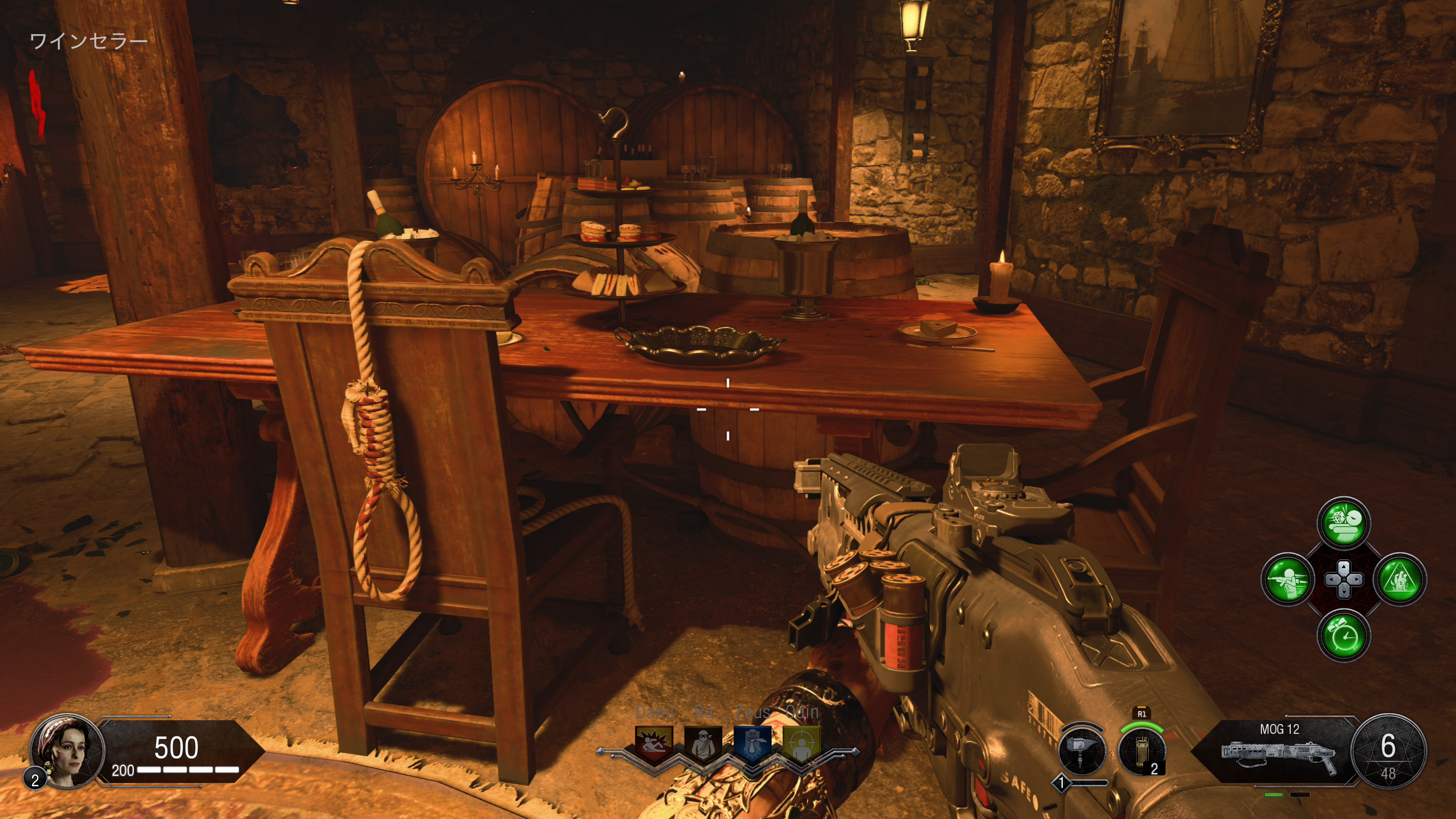Choose the Zeus tombstone perk slot
1456x819 pixels.
[x=752, y=743]
